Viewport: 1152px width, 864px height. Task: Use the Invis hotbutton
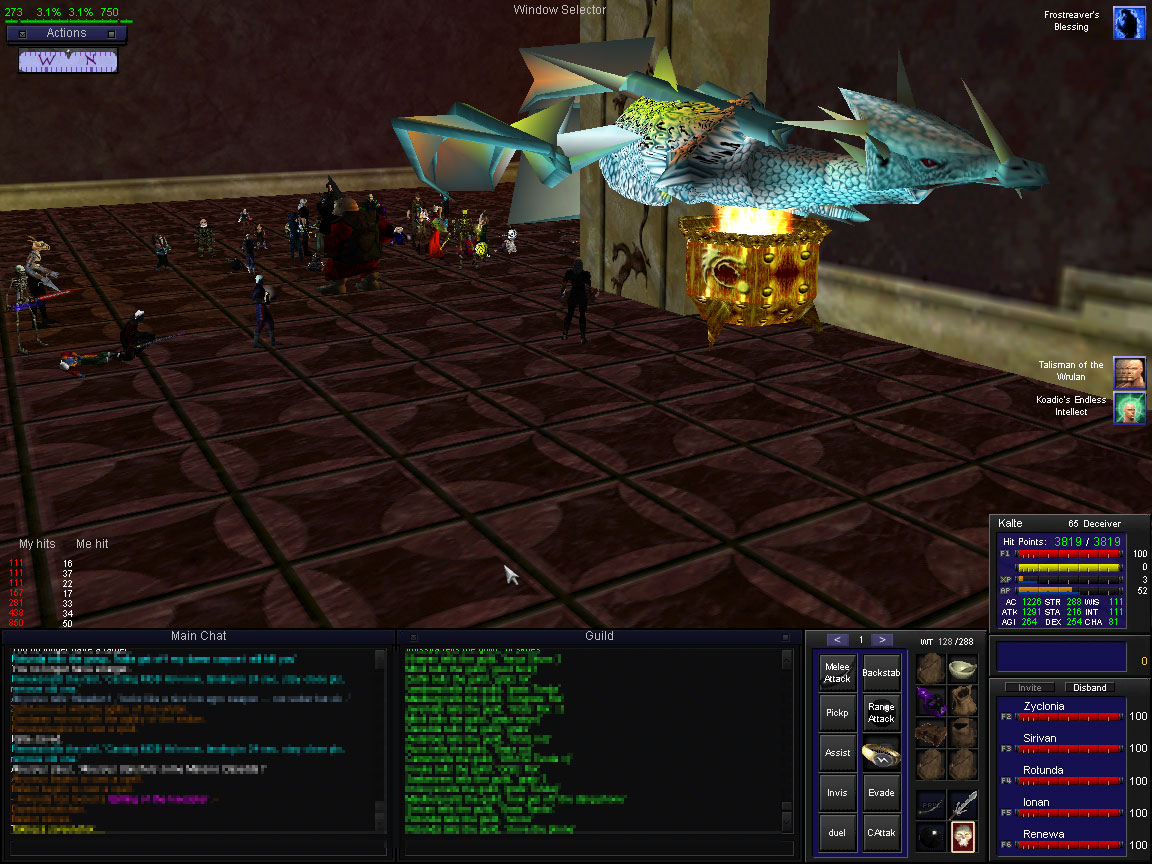[x=837, y=793]
